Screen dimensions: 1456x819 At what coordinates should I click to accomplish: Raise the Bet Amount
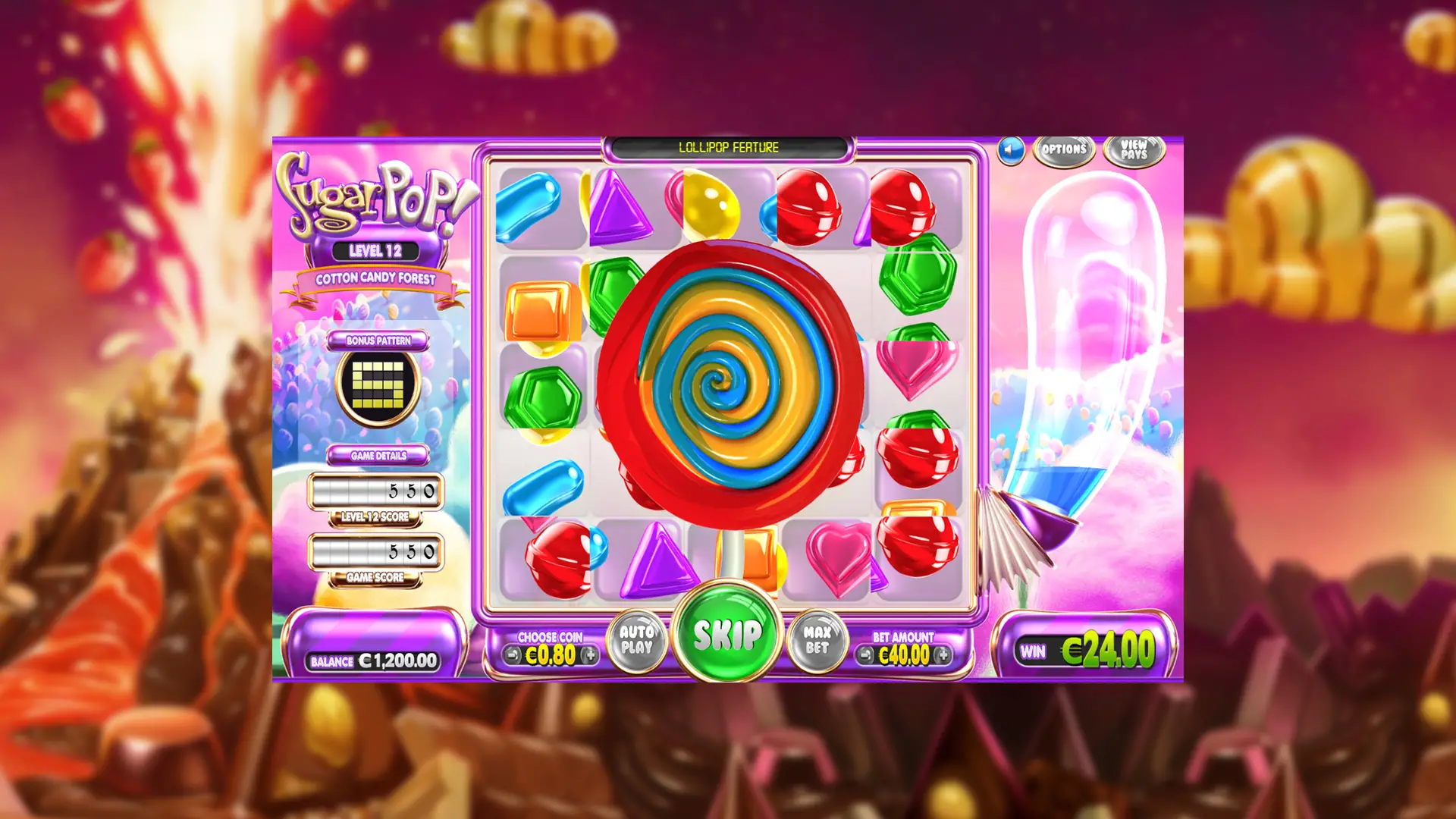click(942, 654)
